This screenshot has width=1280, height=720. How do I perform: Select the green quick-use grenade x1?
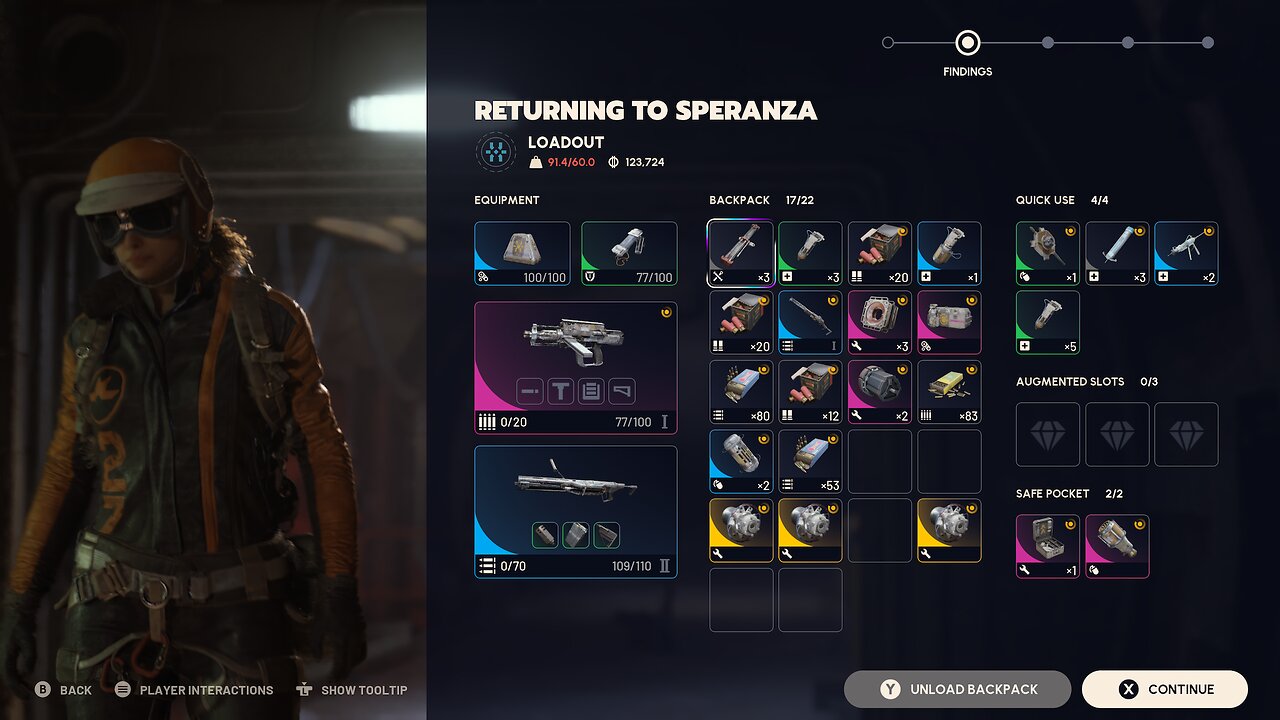coord(1048,253)
